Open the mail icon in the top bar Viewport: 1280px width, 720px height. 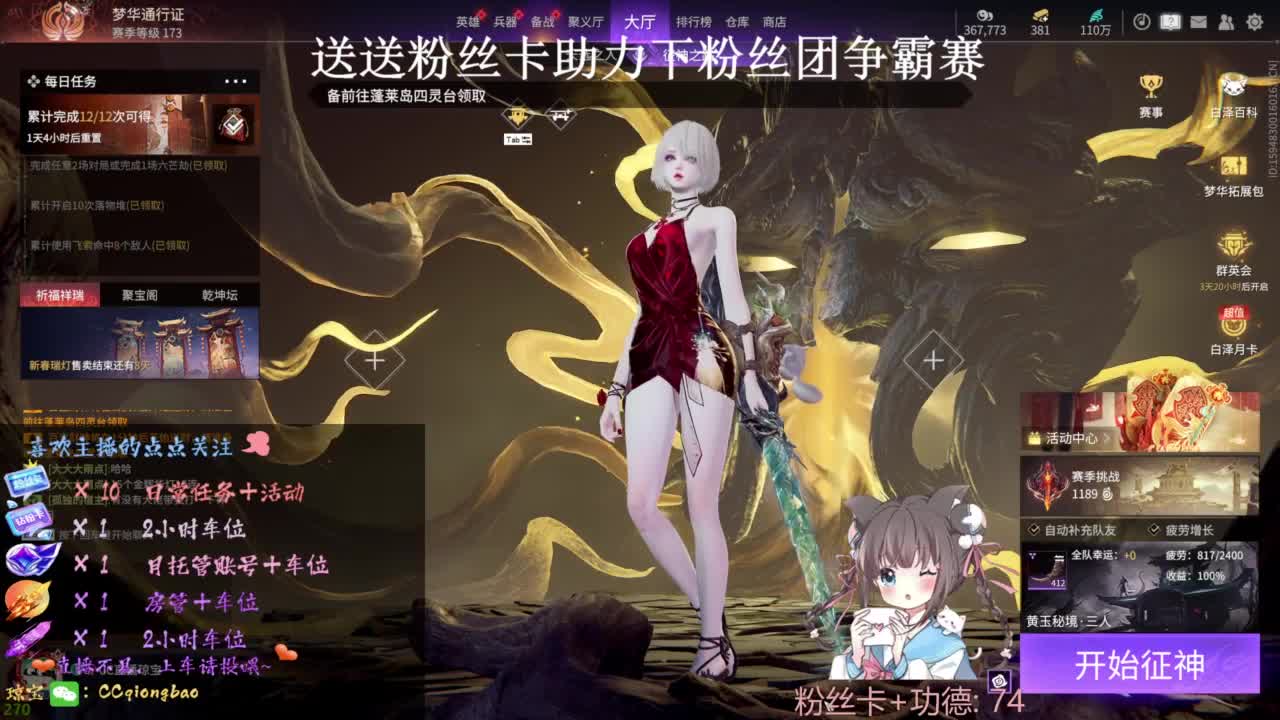coord(1198,21)
